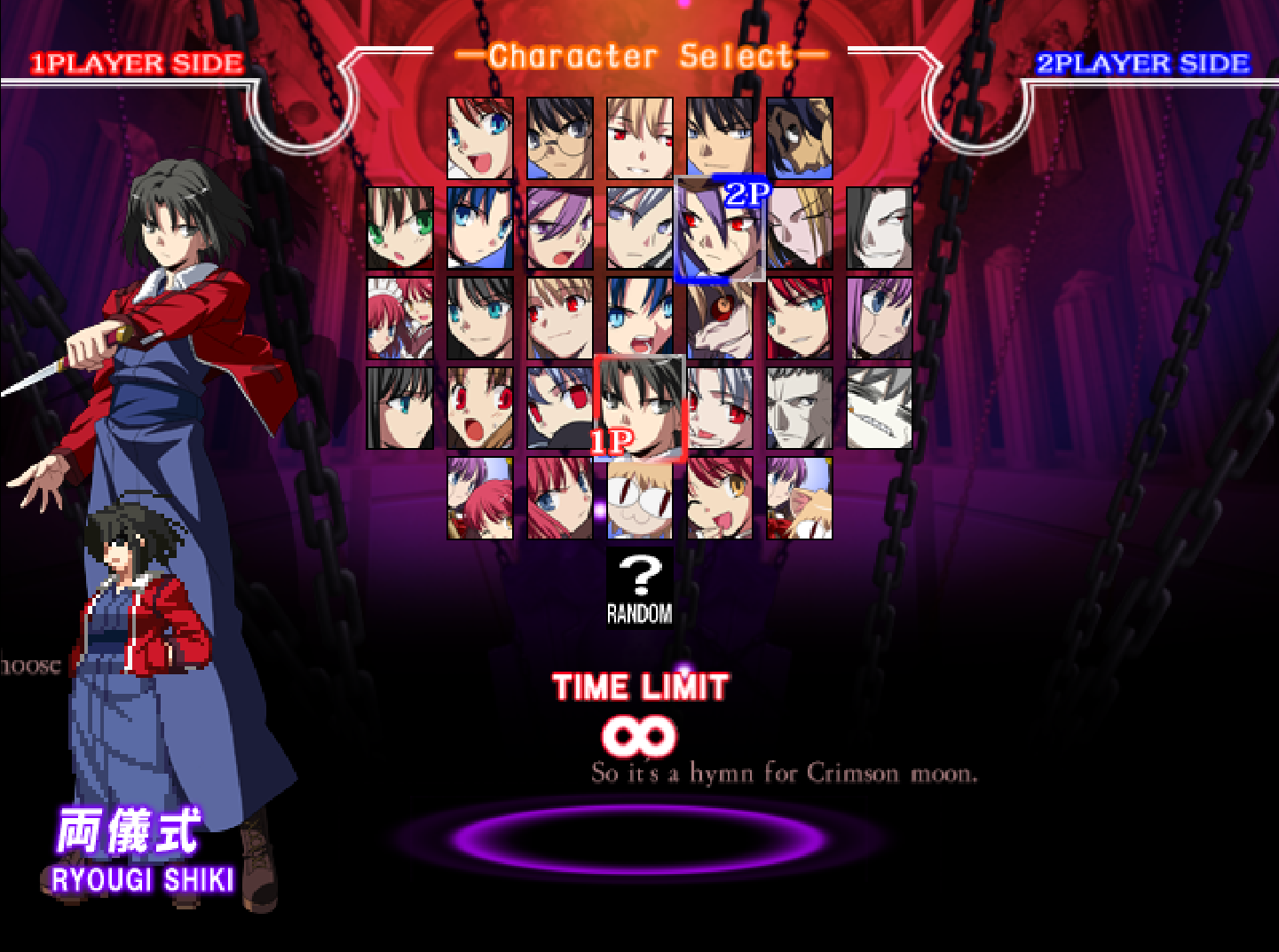
Task: Select the boy with round glasses portrait
Action: coord(559,138)
